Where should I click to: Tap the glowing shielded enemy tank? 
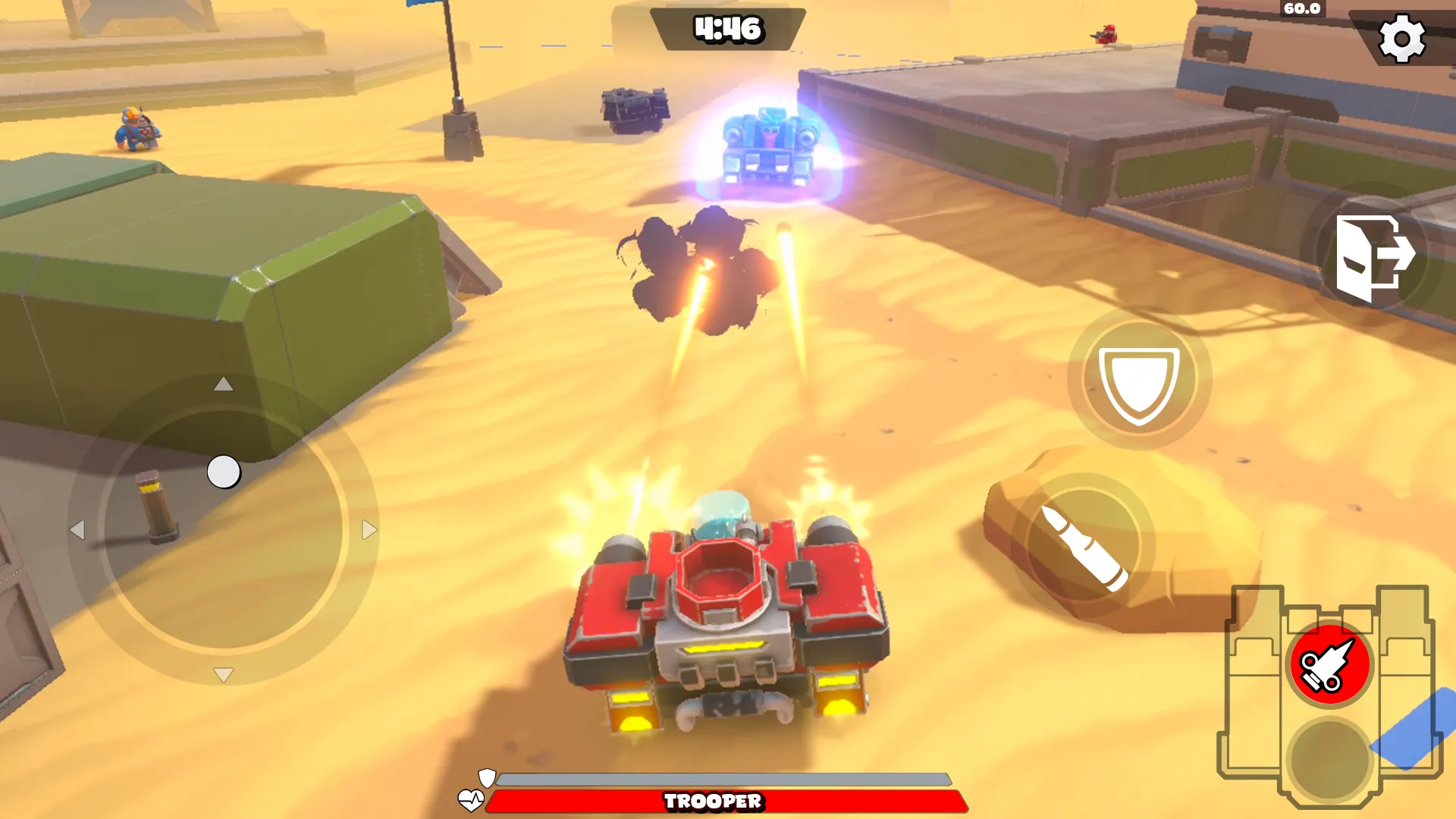pos(768,144)
